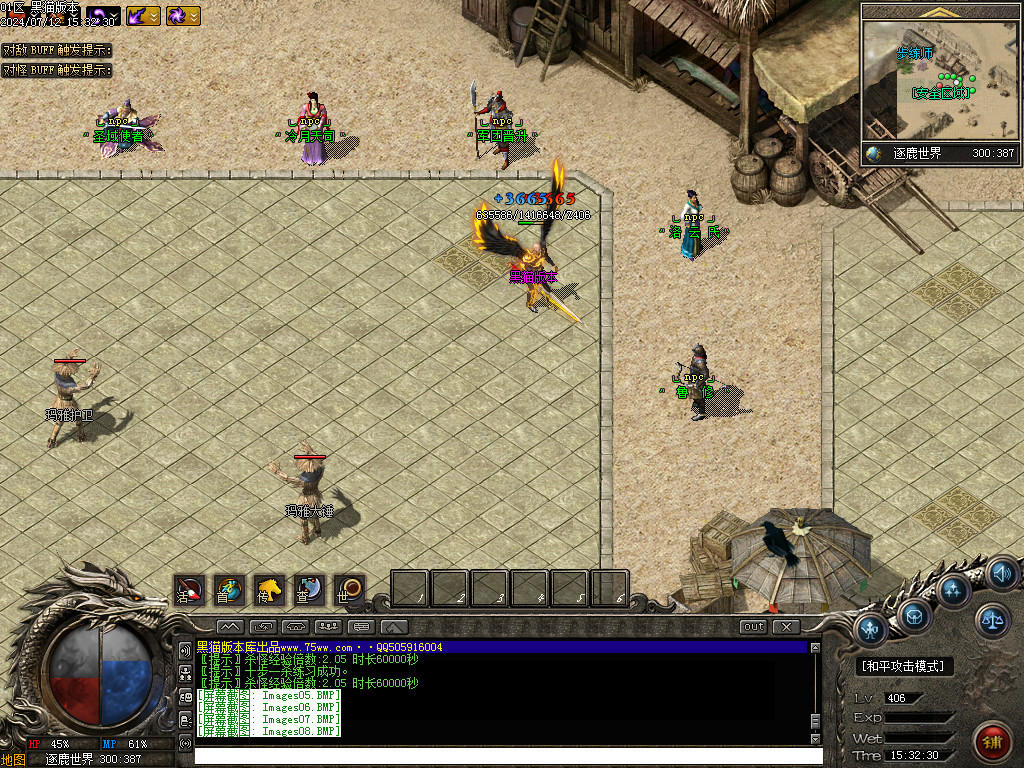Open the 首 globe shortcut icon

pos(229,590)
